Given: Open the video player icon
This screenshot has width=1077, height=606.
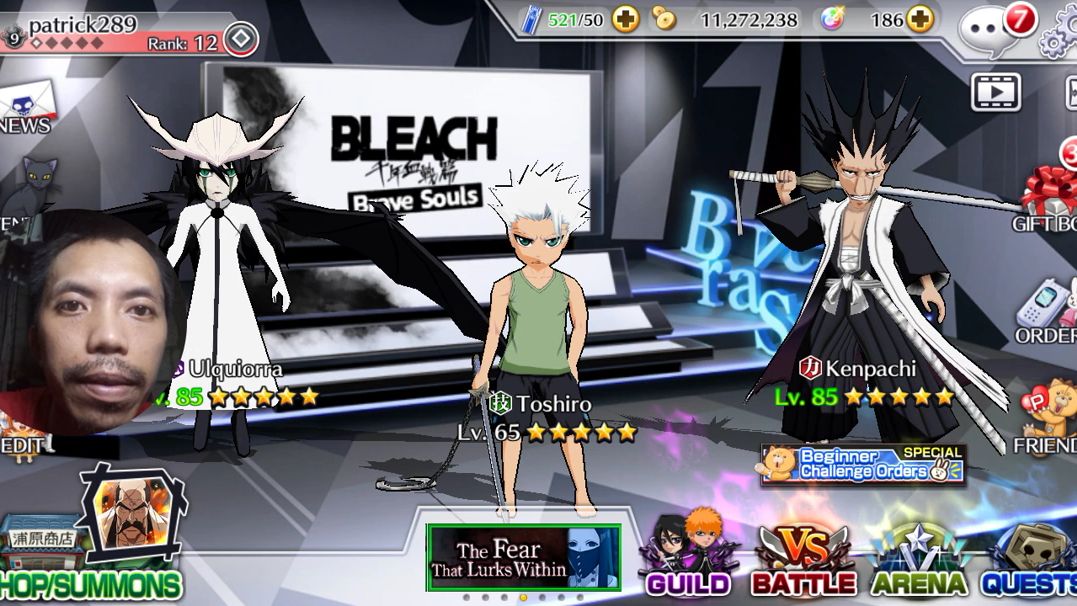Looking at the screenshot, I should (x=995, y=92).
